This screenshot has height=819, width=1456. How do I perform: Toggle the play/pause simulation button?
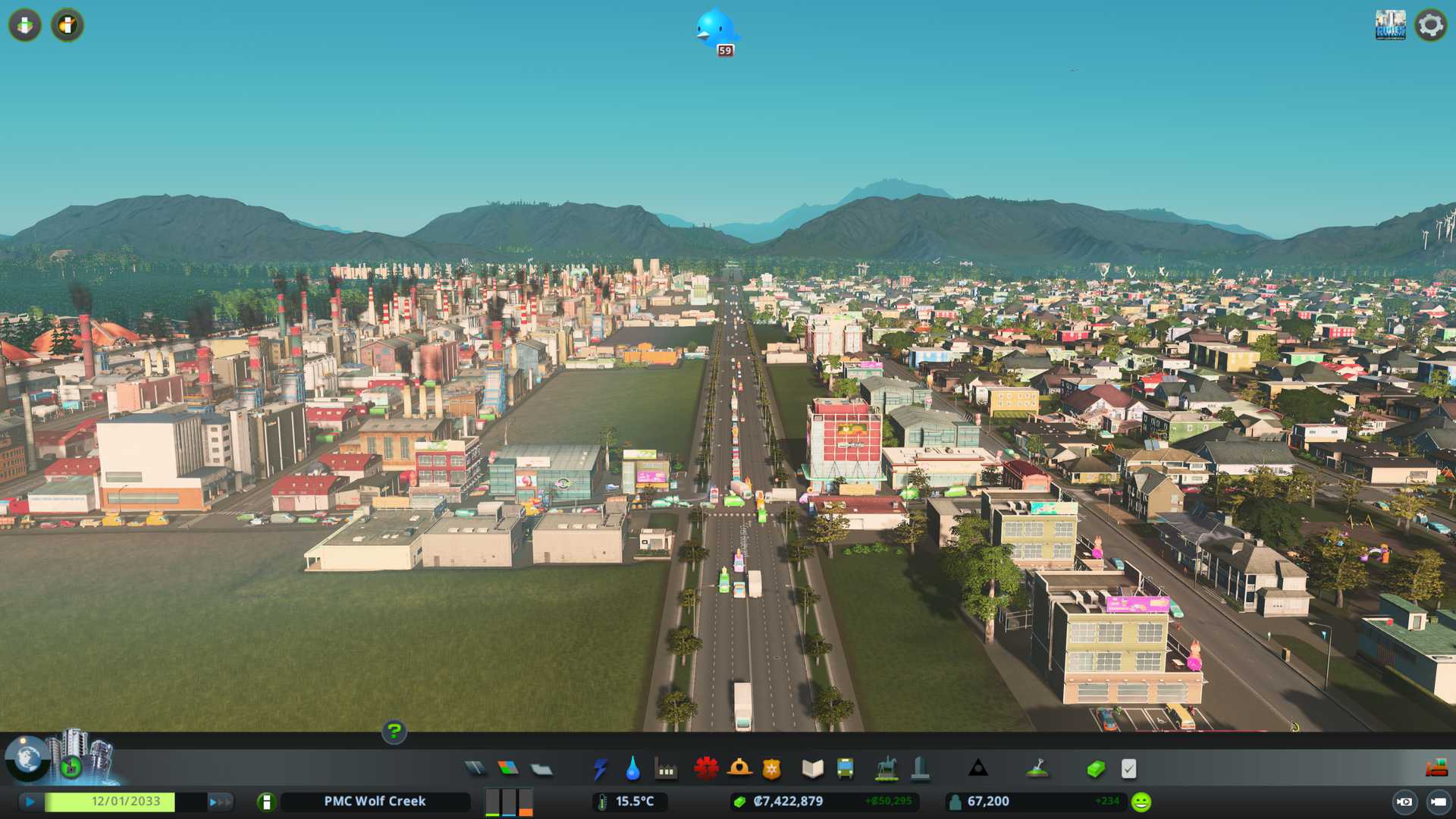(30, 802)
